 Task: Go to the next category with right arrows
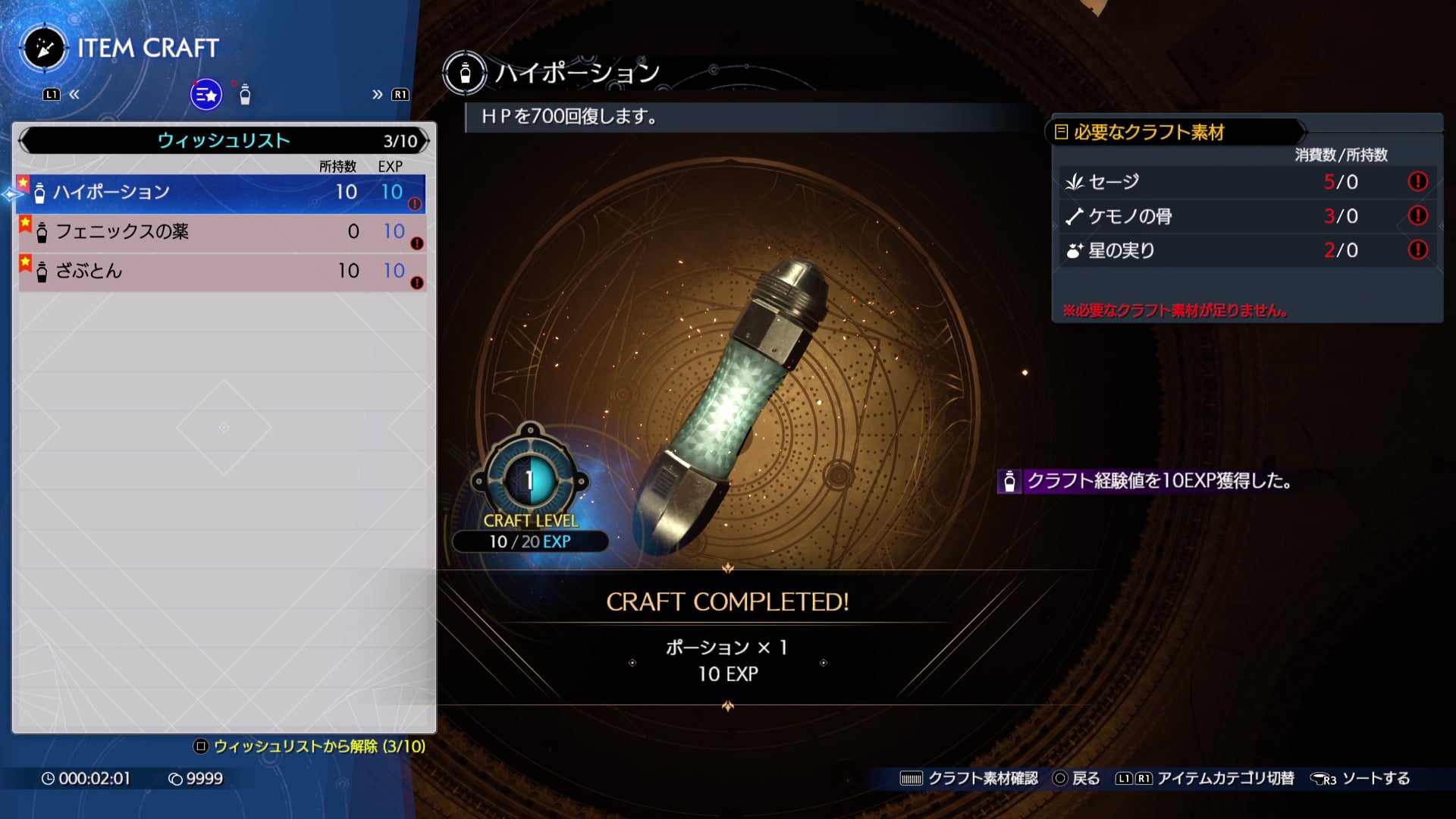pos(377,95)
